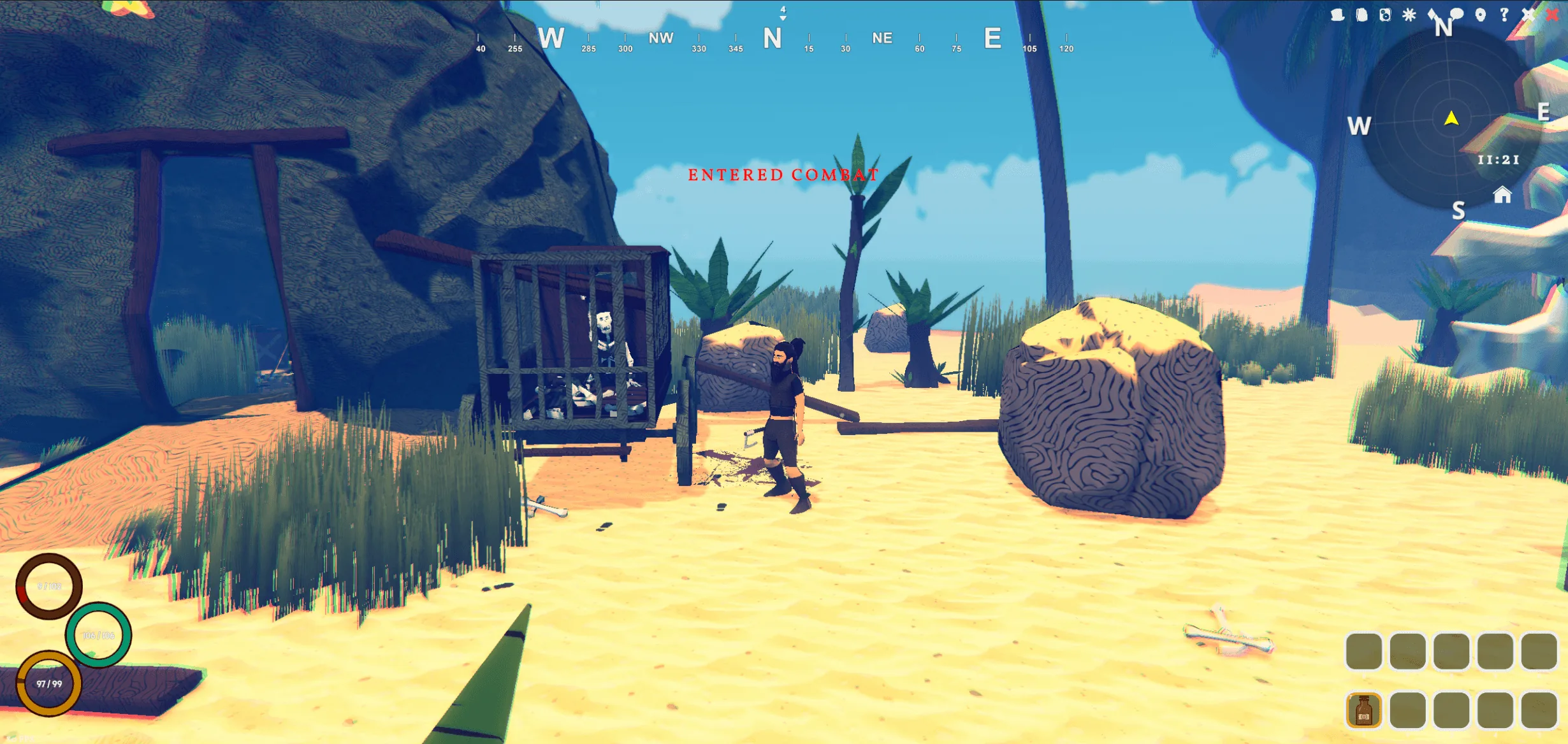
Task: Click the yellow player arrow on the minimap
Action: [1451, 118]
